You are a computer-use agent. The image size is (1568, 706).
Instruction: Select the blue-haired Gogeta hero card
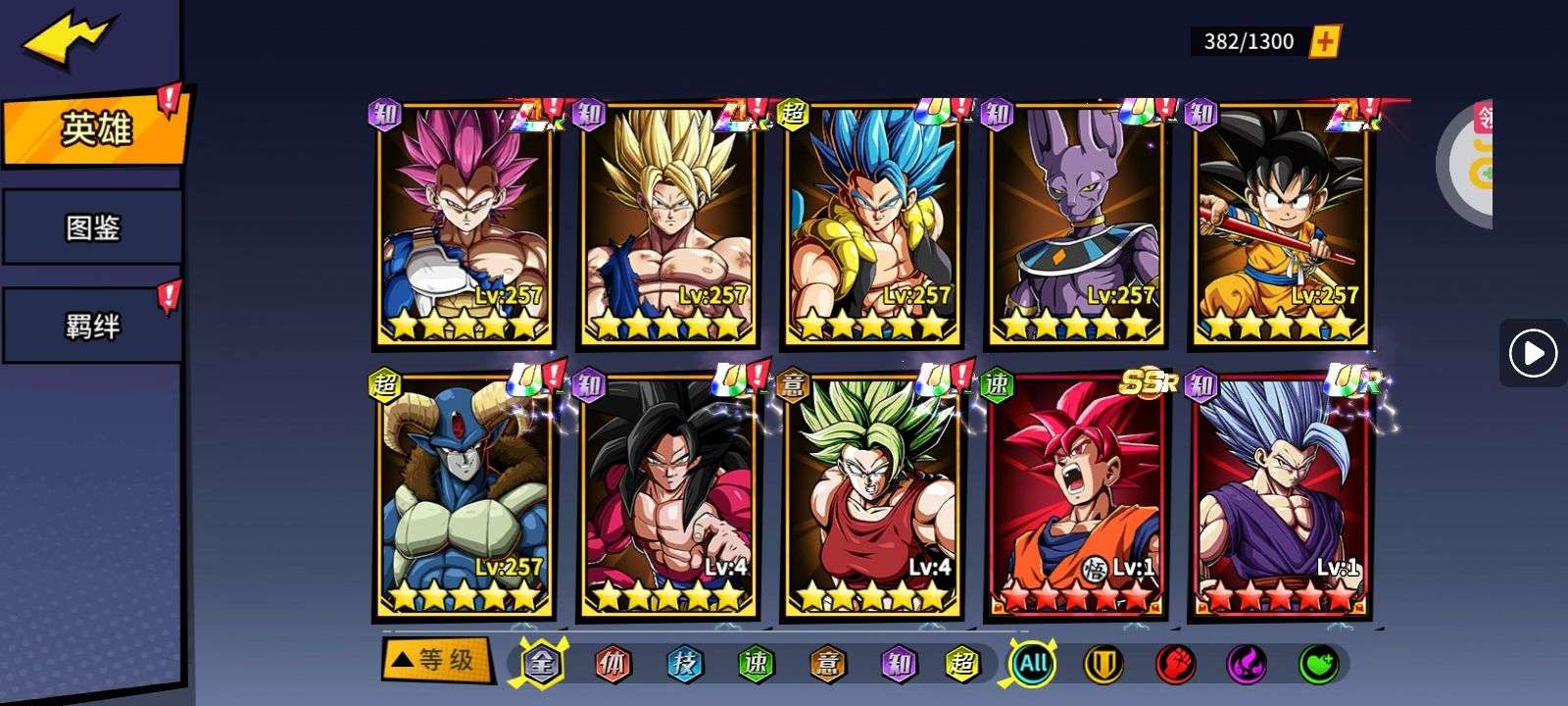[x=872, y=226]
